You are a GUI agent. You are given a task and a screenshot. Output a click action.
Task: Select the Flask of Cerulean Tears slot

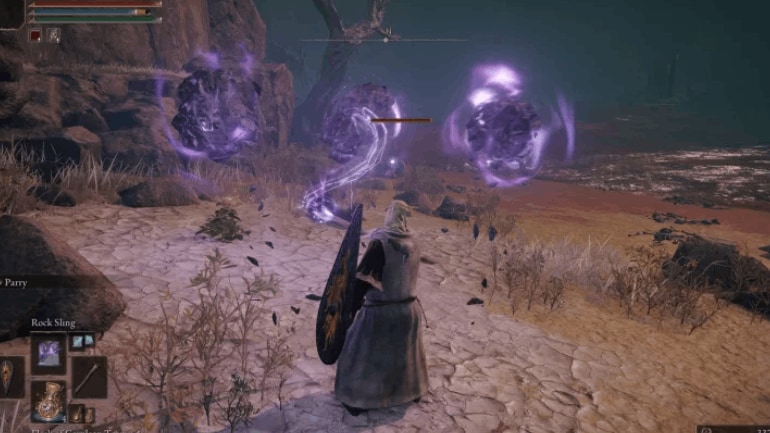[48, 399]
